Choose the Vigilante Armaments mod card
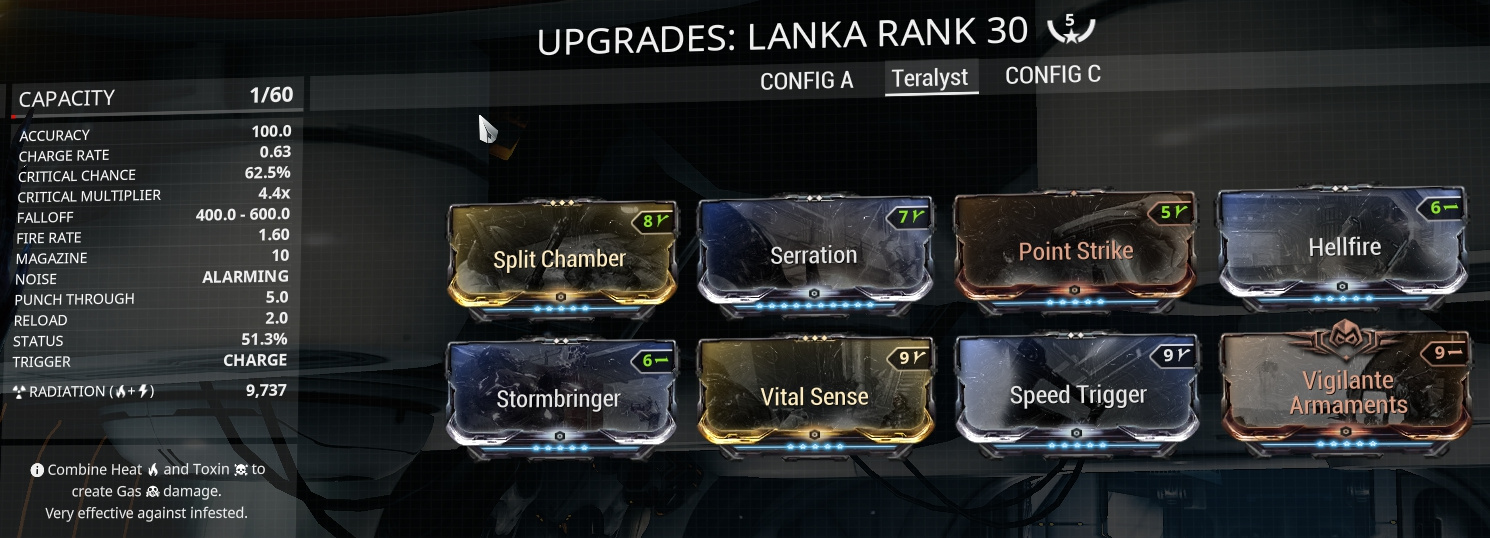 point(1347,392)
